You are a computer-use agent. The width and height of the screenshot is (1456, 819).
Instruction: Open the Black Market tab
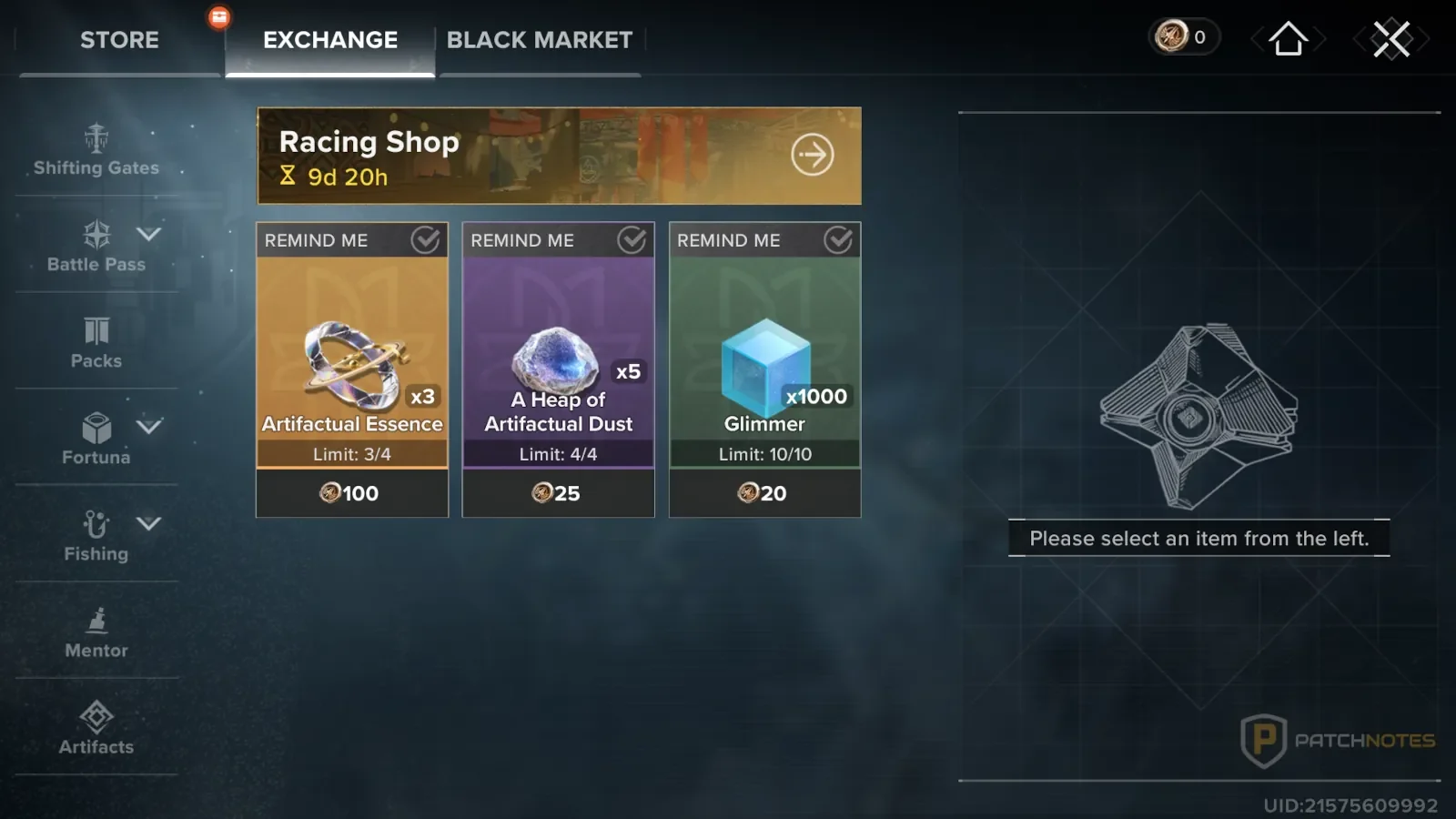[539, 40]
